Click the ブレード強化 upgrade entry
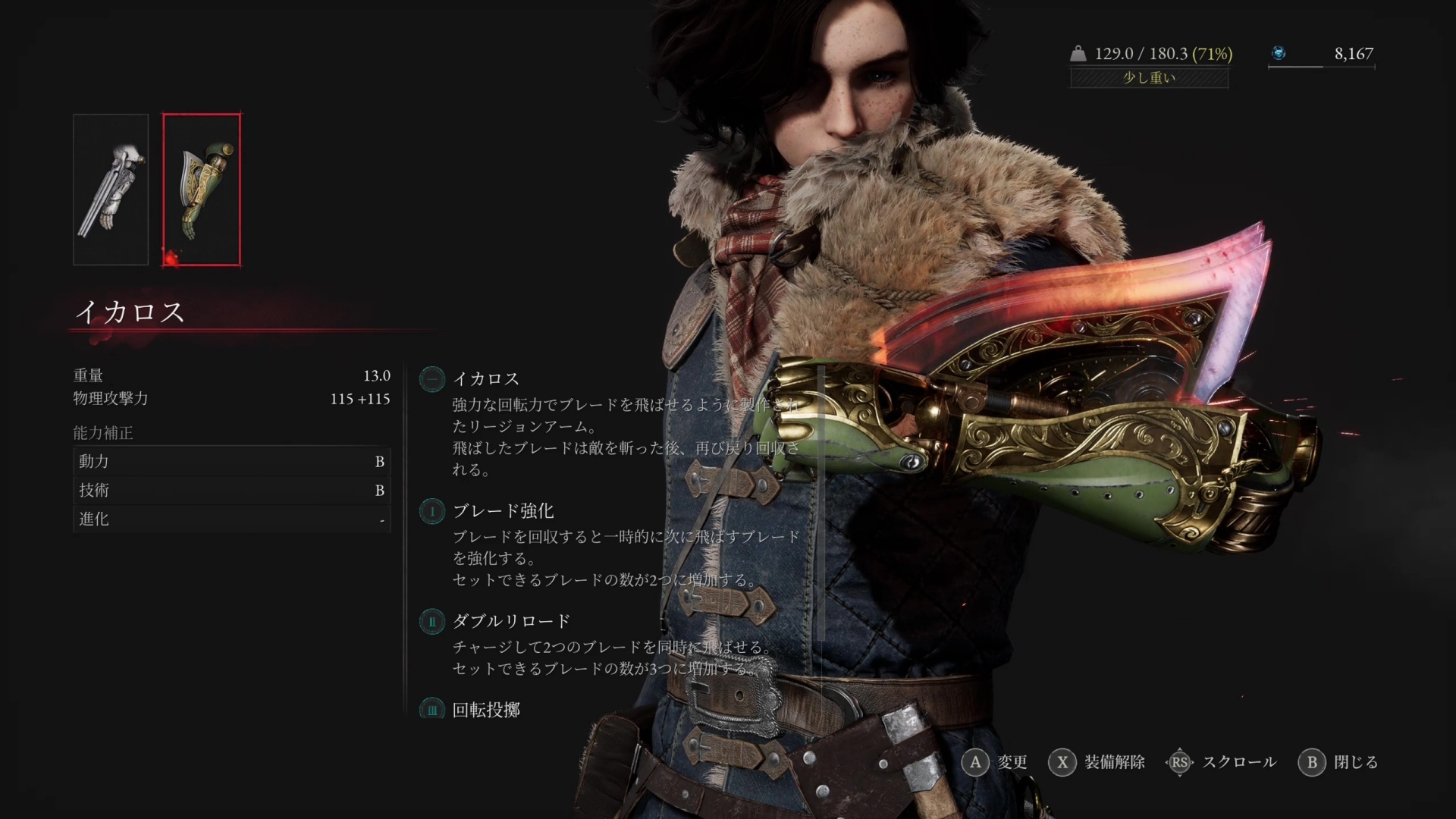 tap(503, 511)
